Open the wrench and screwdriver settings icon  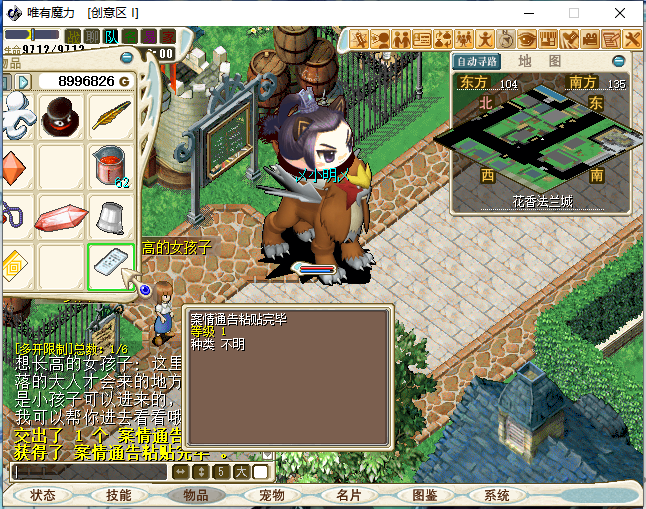click(x=633, y=39)
